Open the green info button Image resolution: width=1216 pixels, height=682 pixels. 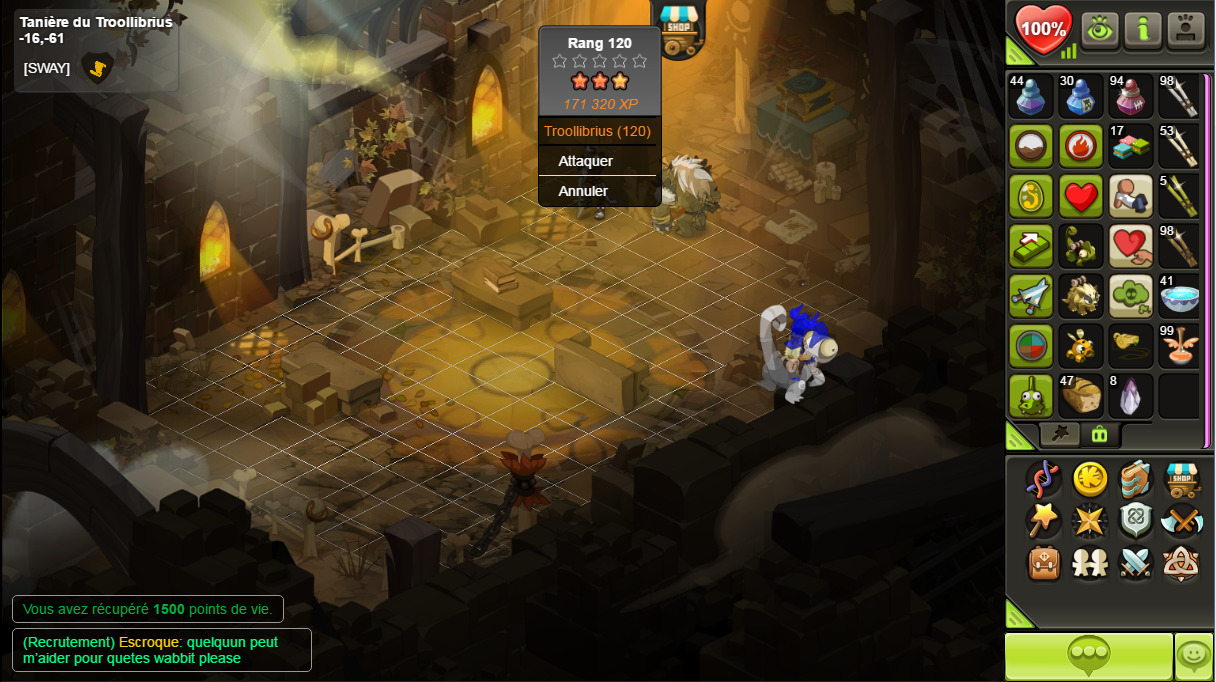pyautogui.click(x=1143, y=30)
